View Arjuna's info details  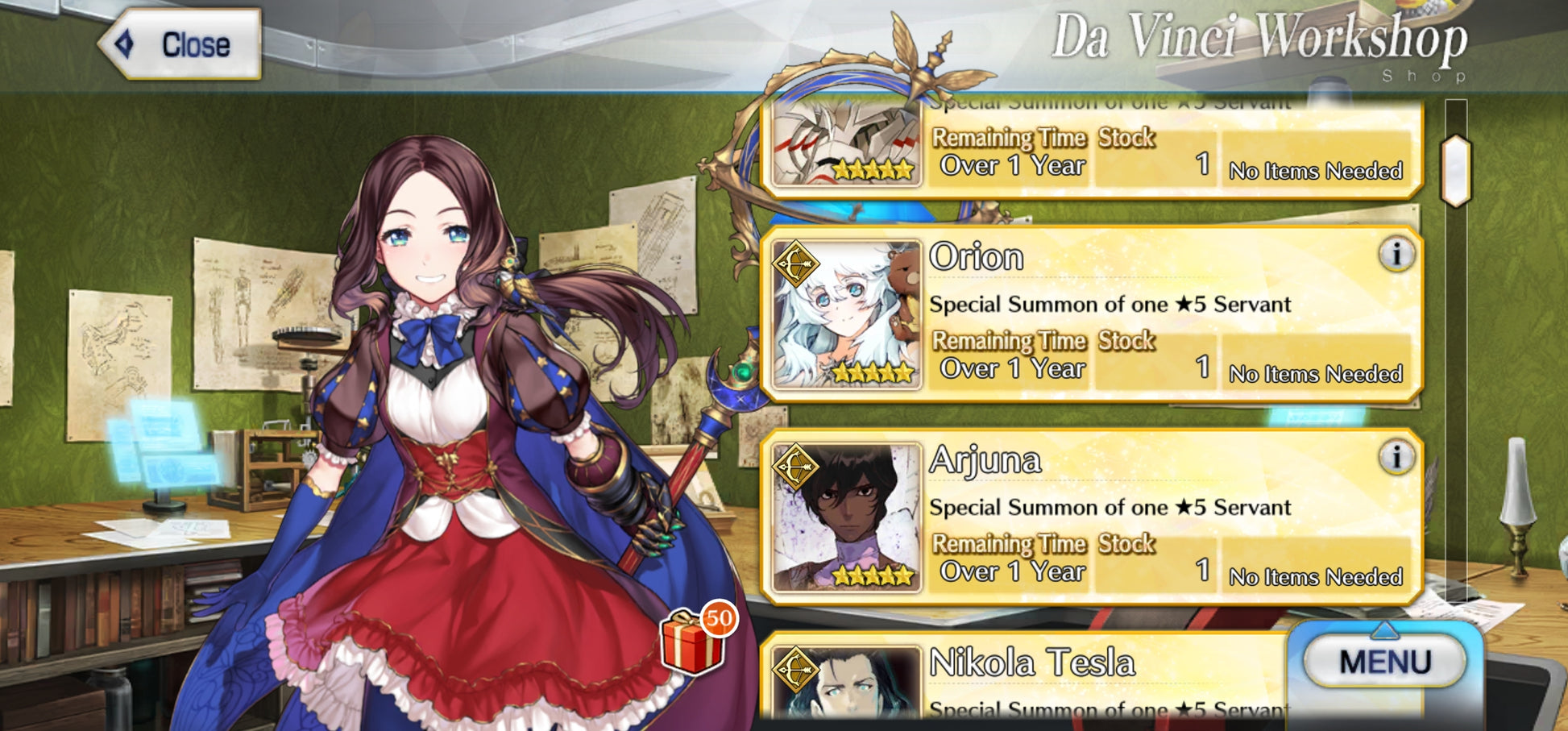[x=1396, y=458]
